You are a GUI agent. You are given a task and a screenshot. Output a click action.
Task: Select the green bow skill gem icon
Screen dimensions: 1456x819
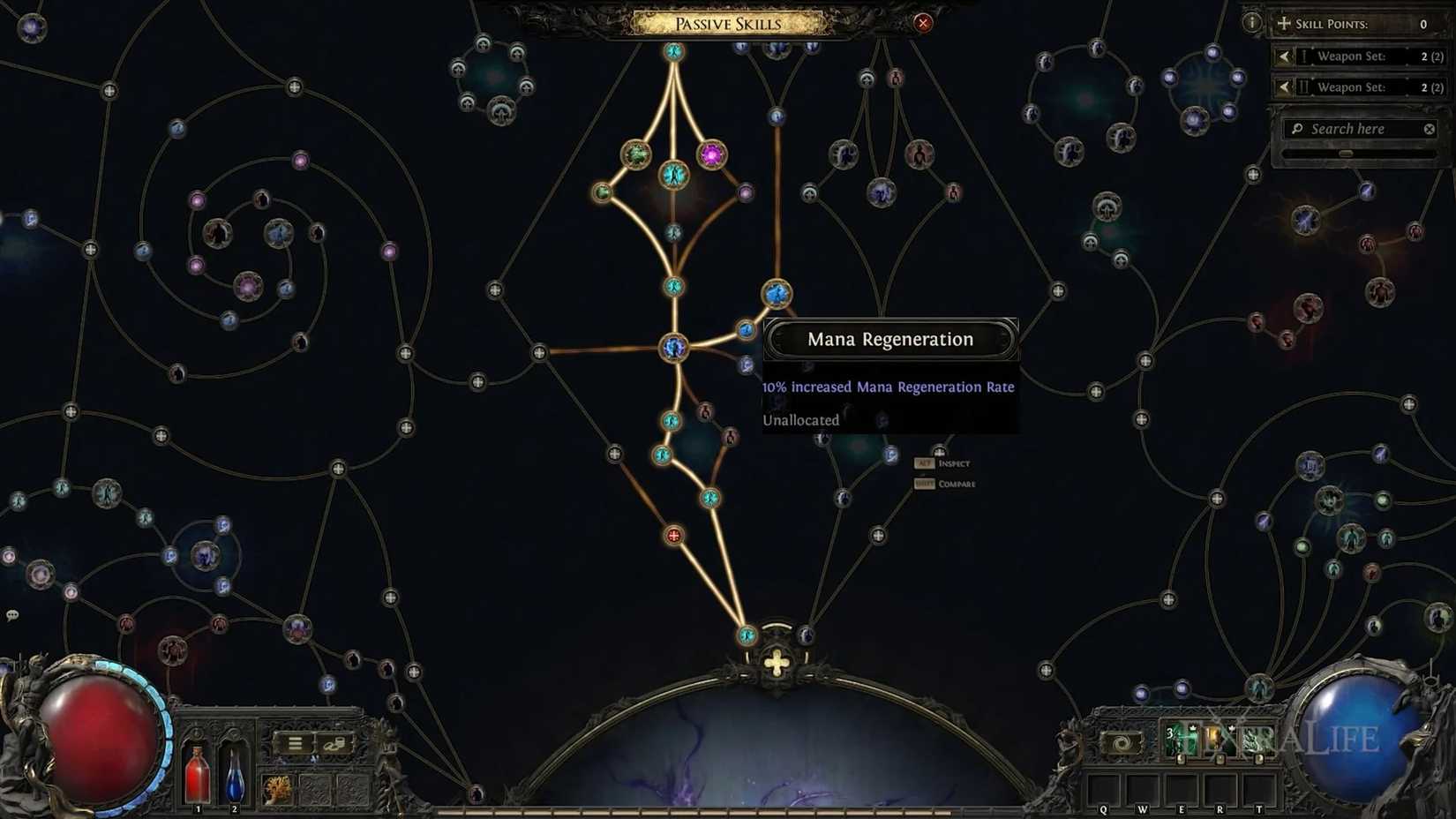pyautogui.click(x=1181, y=740)
